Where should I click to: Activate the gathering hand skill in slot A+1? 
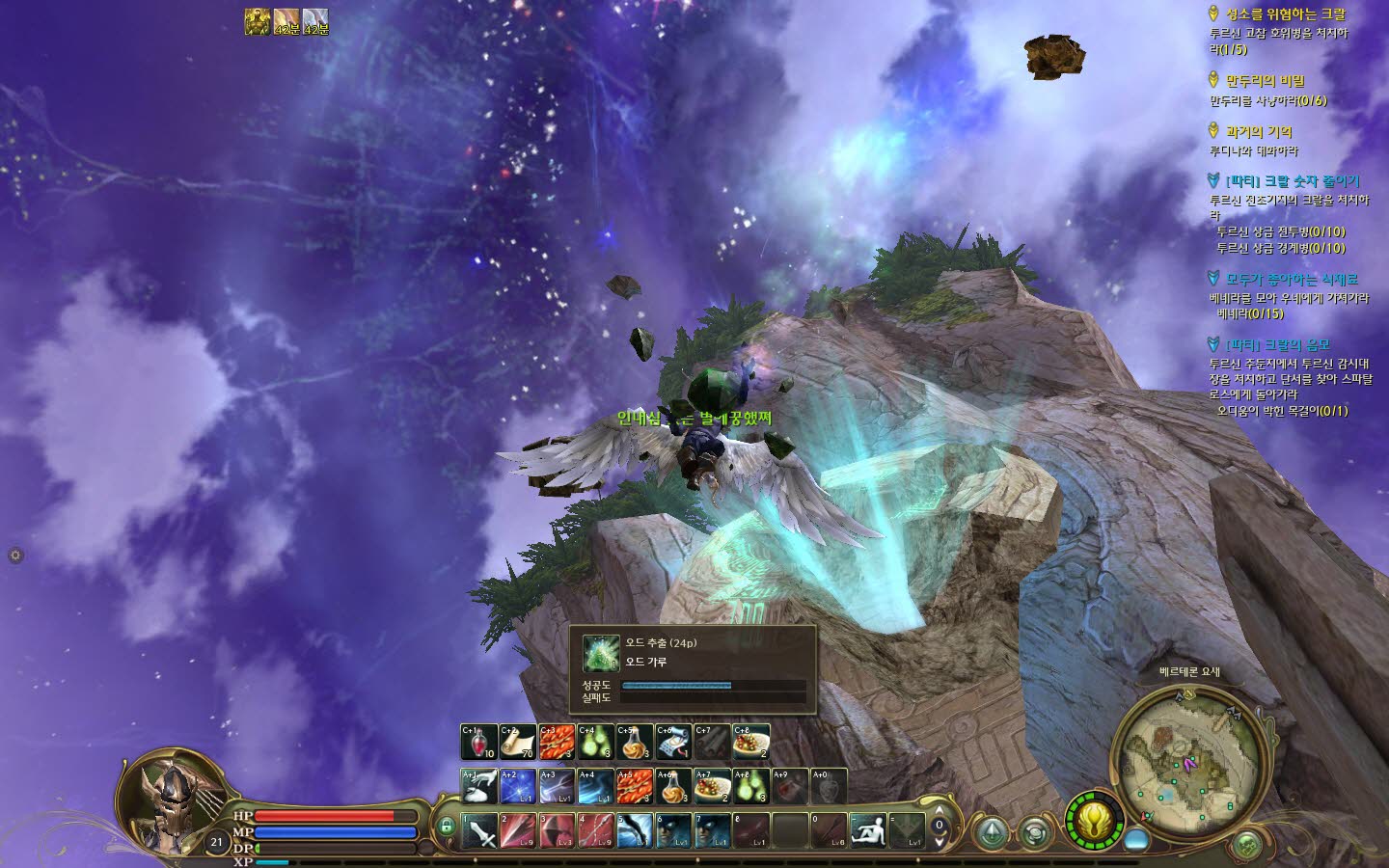click(478, 787)
